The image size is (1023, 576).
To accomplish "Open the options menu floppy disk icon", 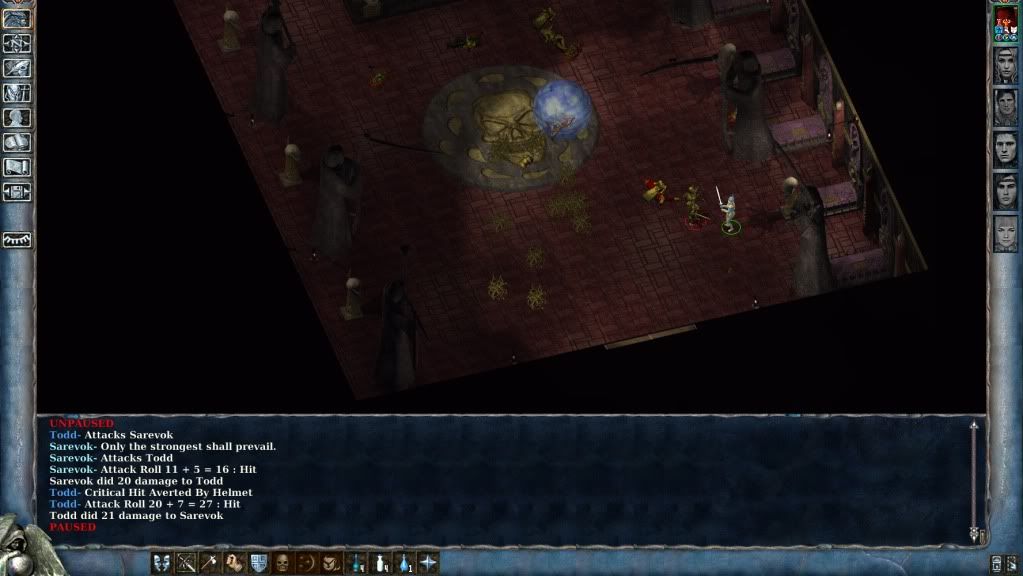I will [17, 192].
